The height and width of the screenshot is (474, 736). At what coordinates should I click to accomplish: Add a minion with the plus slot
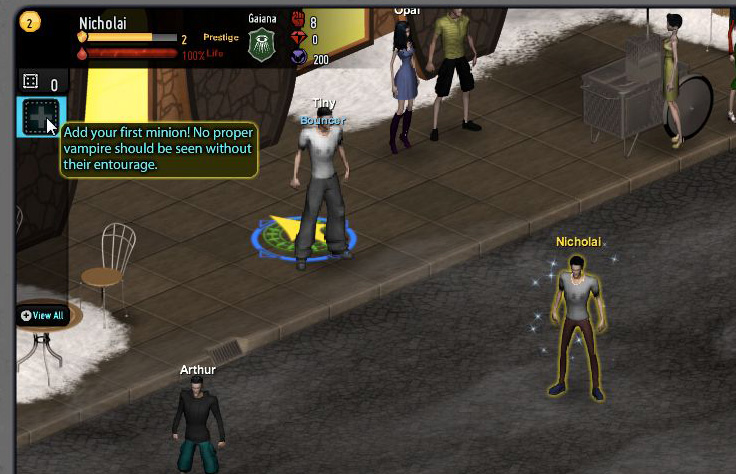pos(40,118)
